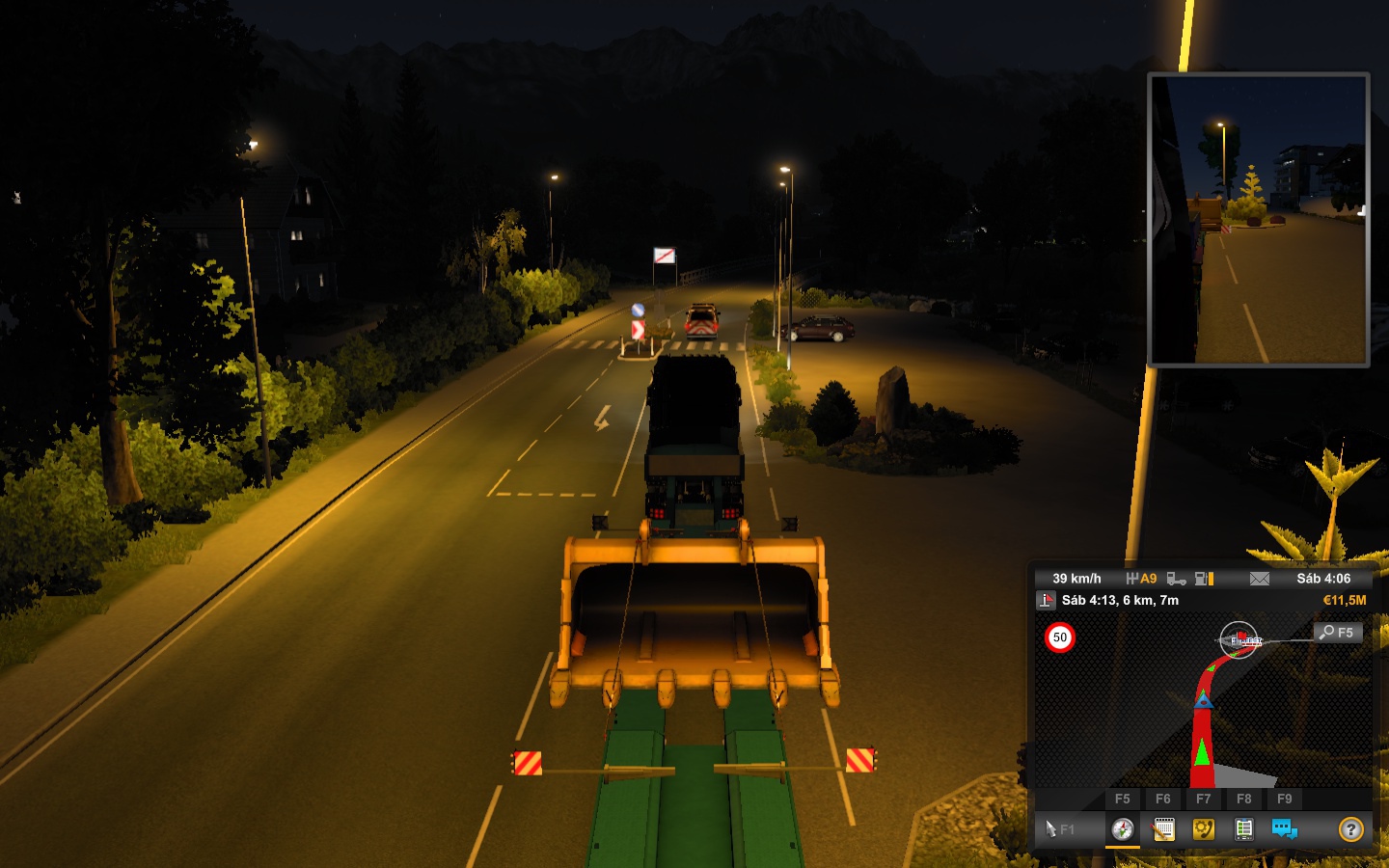Click the fuel pump indicator icon

click(1204, 579)
